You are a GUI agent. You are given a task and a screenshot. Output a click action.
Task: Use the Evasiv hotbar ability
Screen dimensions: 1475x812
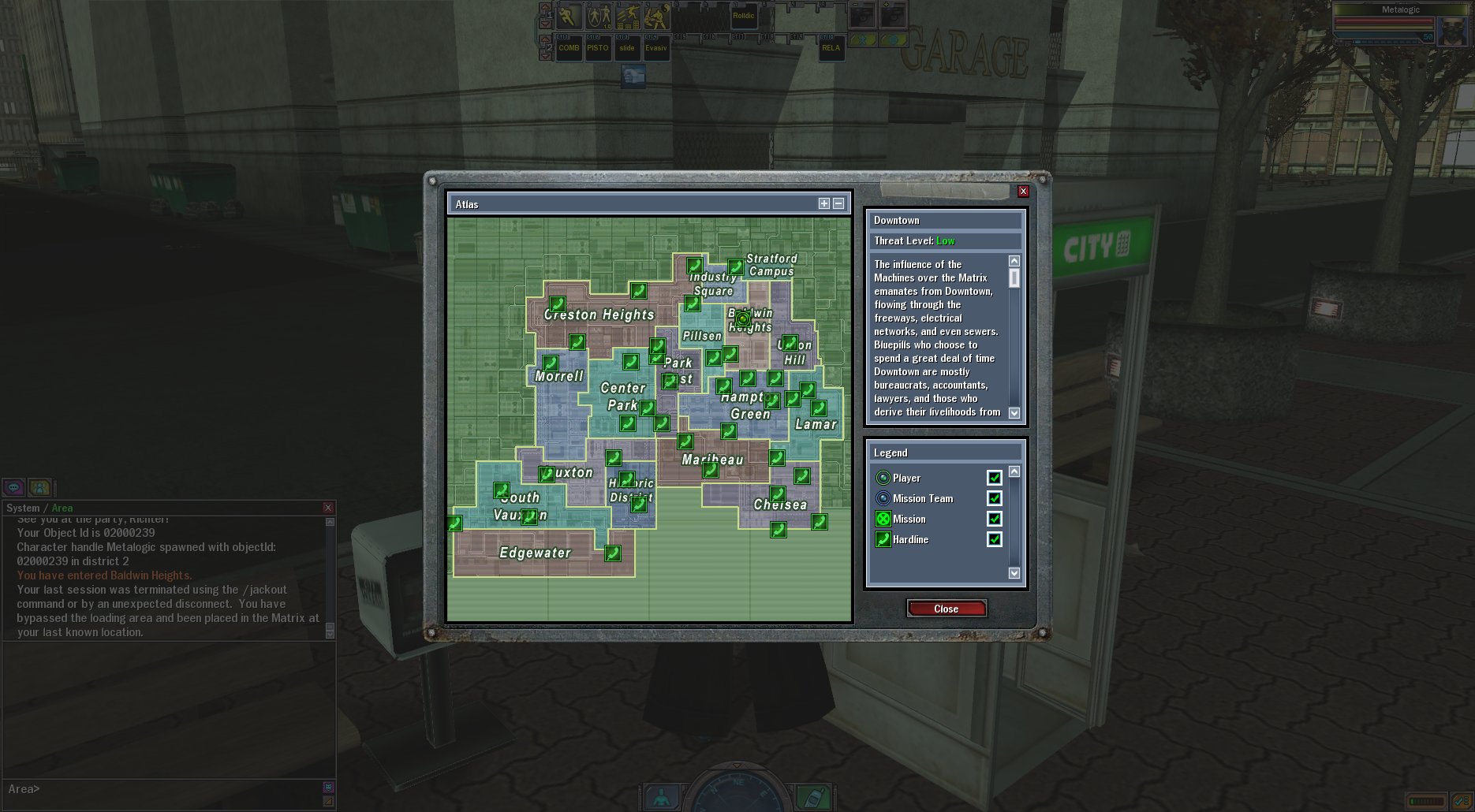click(x=656, y=48)
